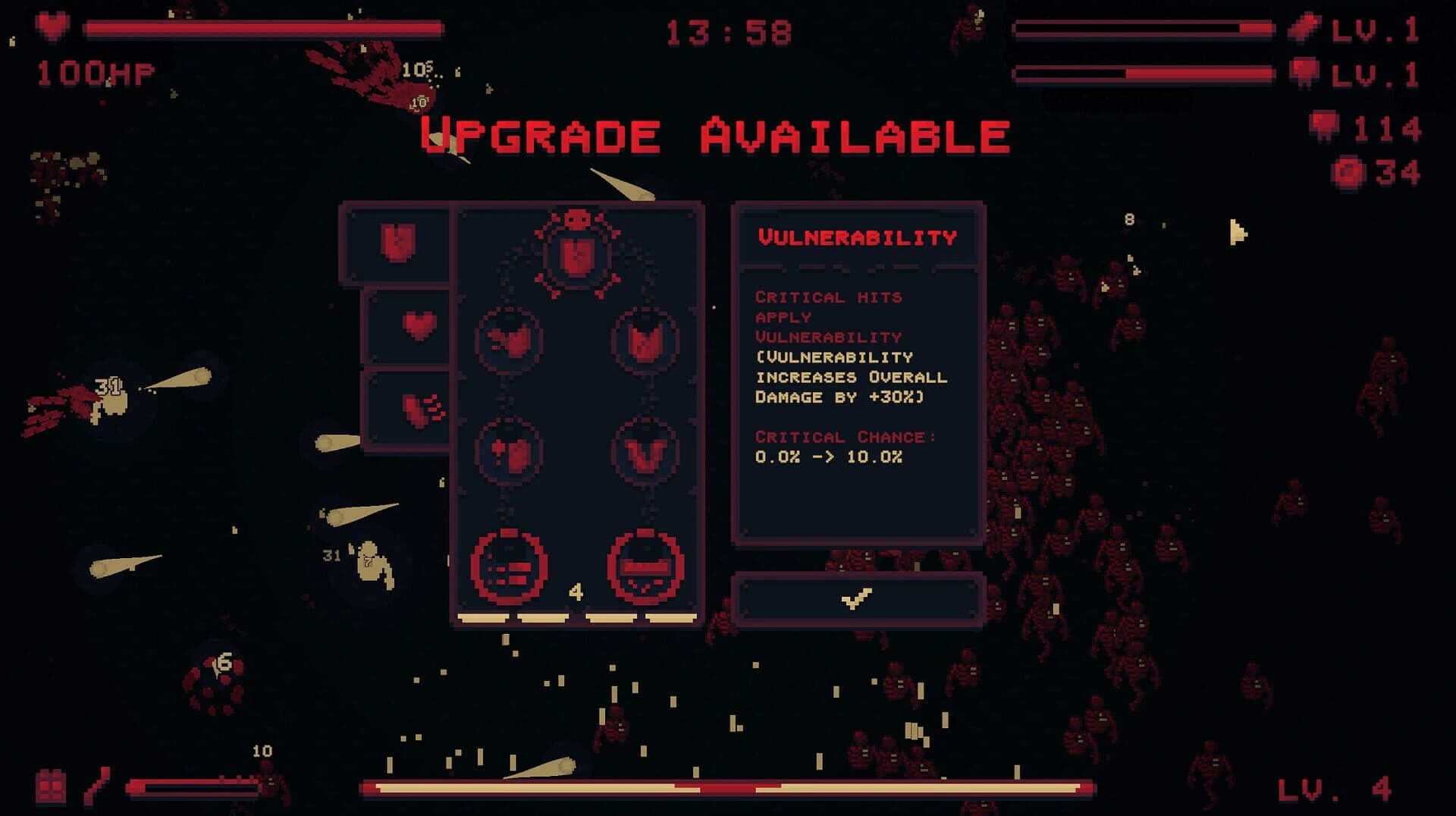This screenshot has width=1456, height=816.
Task: Select the skull icon above the skill tree
Action: click(x=575, y=218)
